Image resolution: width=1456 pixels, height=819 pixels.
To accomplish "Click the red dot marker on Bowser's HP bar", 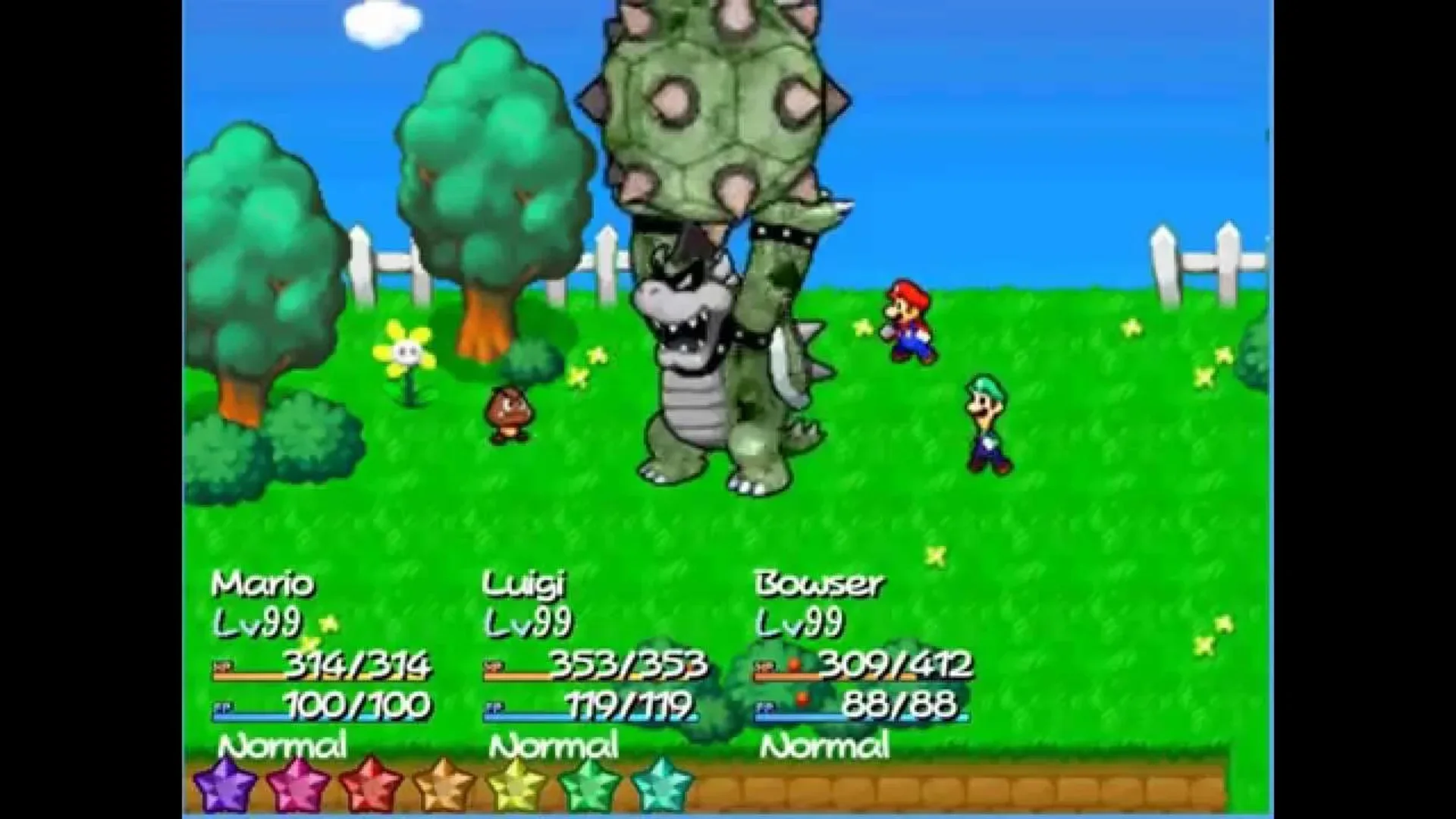I will click(x=794, y=665).
